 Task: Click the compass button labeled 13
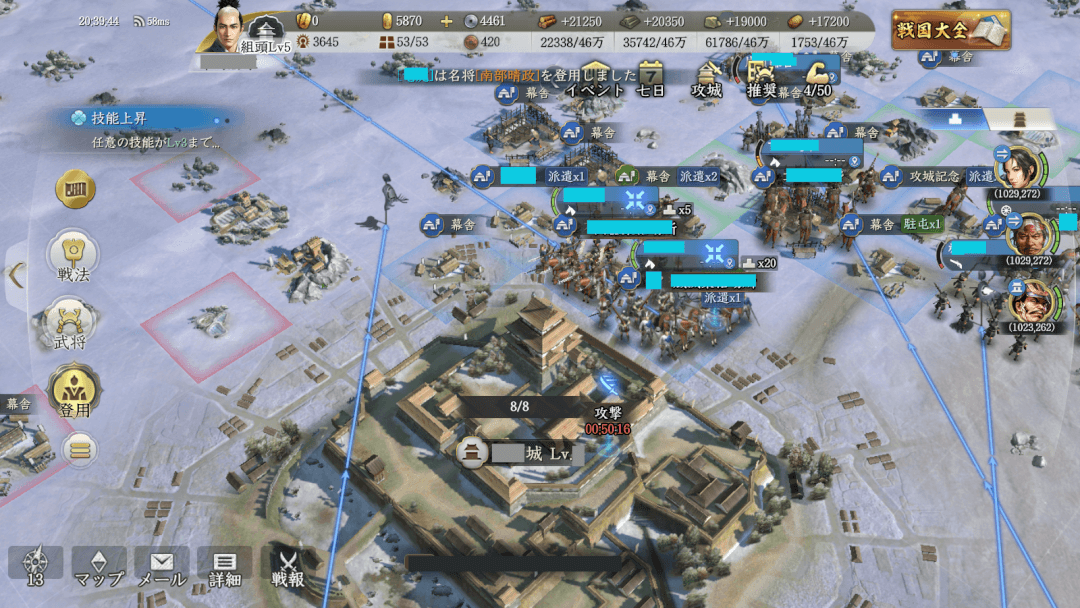[35, 567]
